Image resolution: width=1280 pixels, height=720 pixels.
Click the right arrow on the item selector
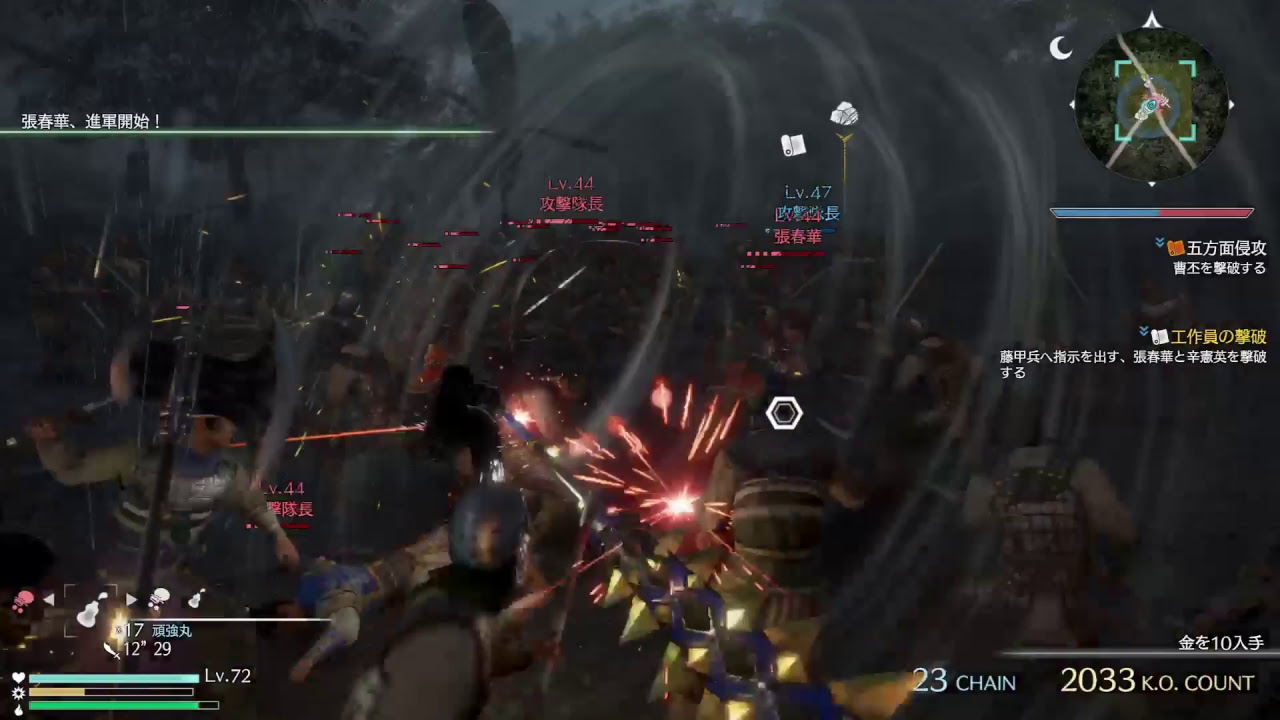(x=132, y=598)
